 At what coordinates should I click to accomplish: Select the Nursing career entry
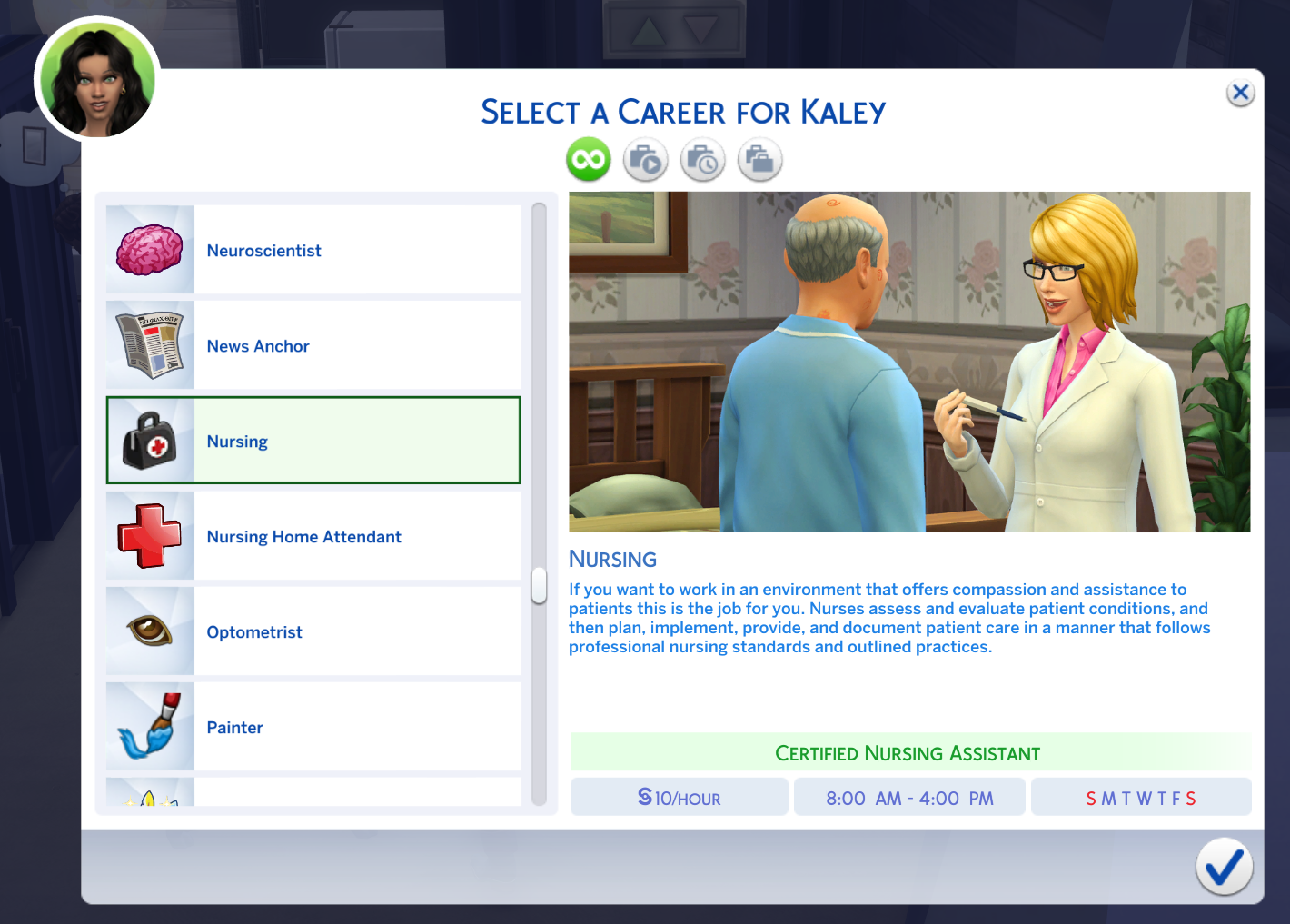pyautogui.click(x=313, y=441)
